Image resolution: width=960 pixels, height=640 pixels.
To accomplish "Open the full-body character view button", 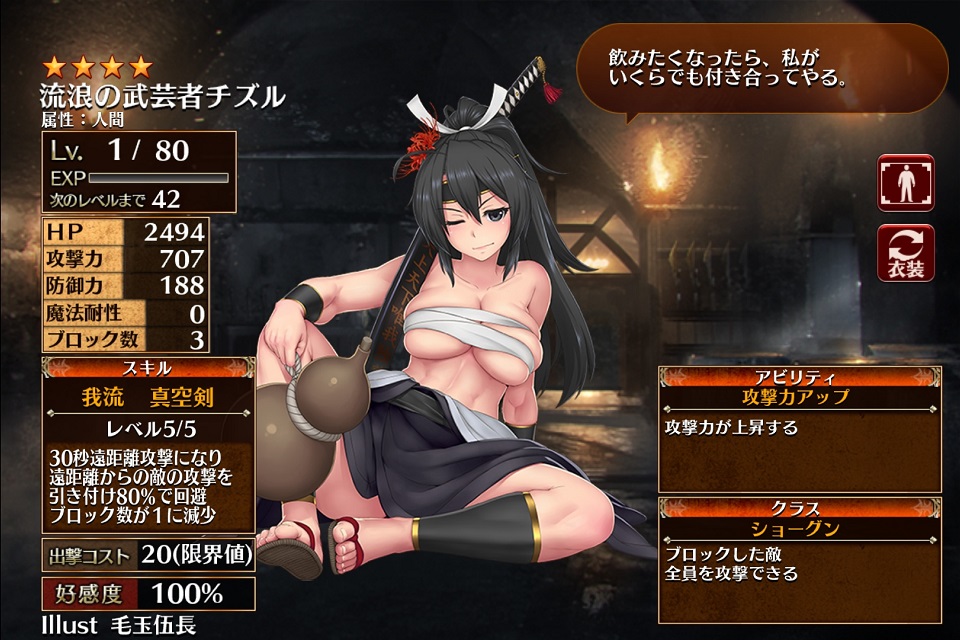I will click(x=905, y=183).
